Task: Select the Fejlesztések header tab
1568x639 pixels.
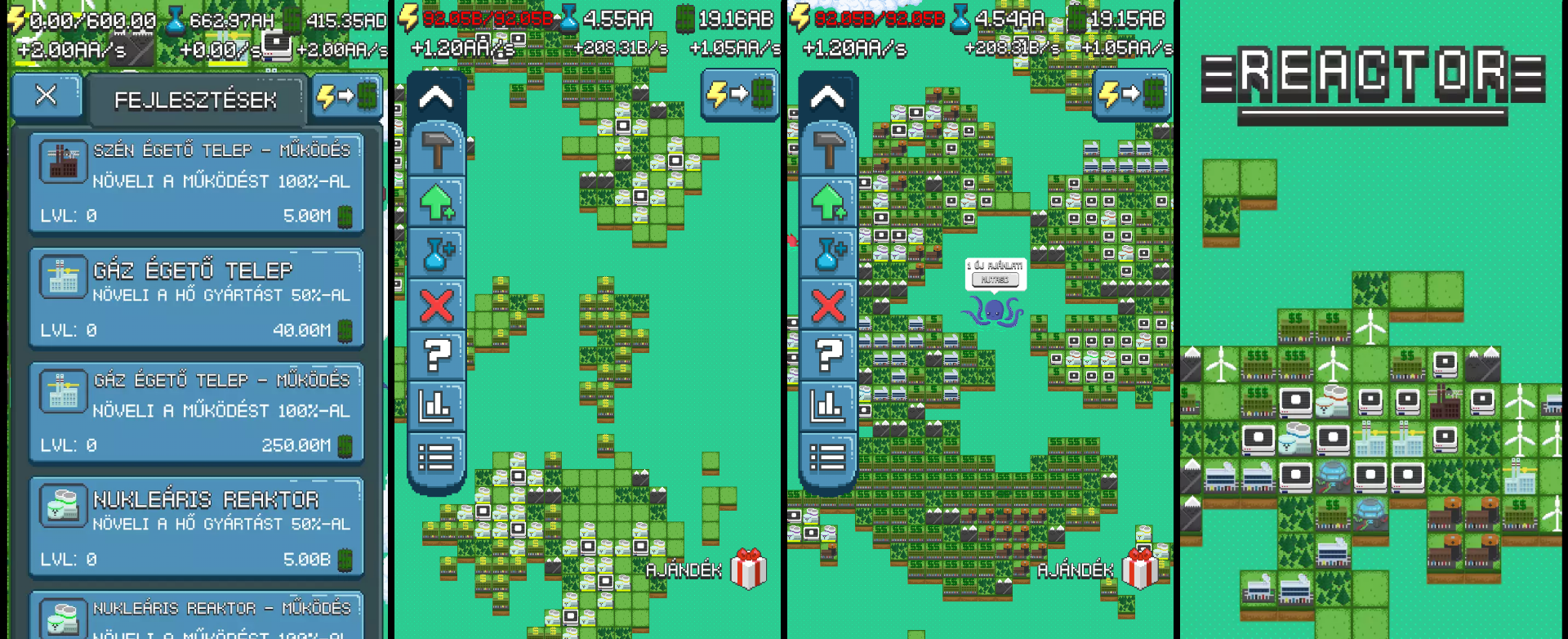Action: point(196,100)
